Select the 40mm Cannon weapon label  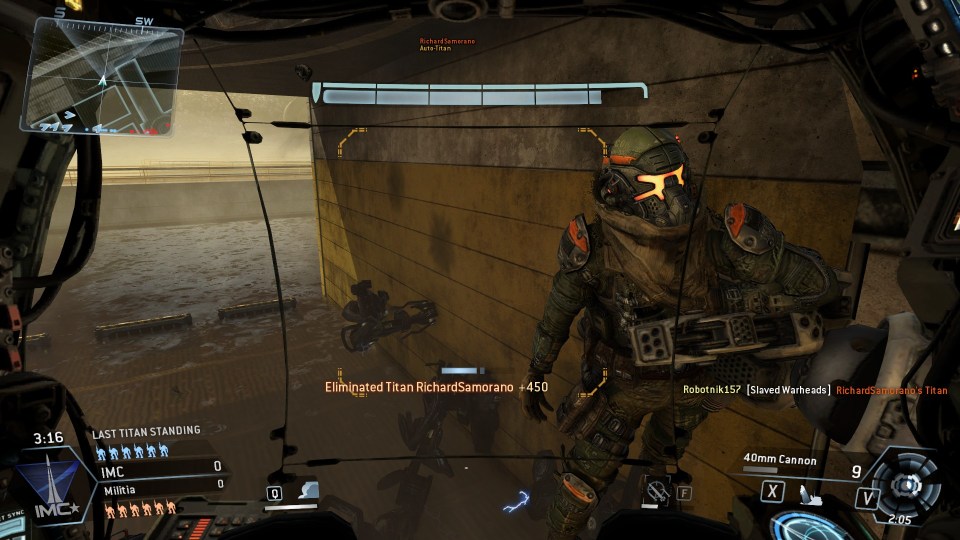(779, 461)
